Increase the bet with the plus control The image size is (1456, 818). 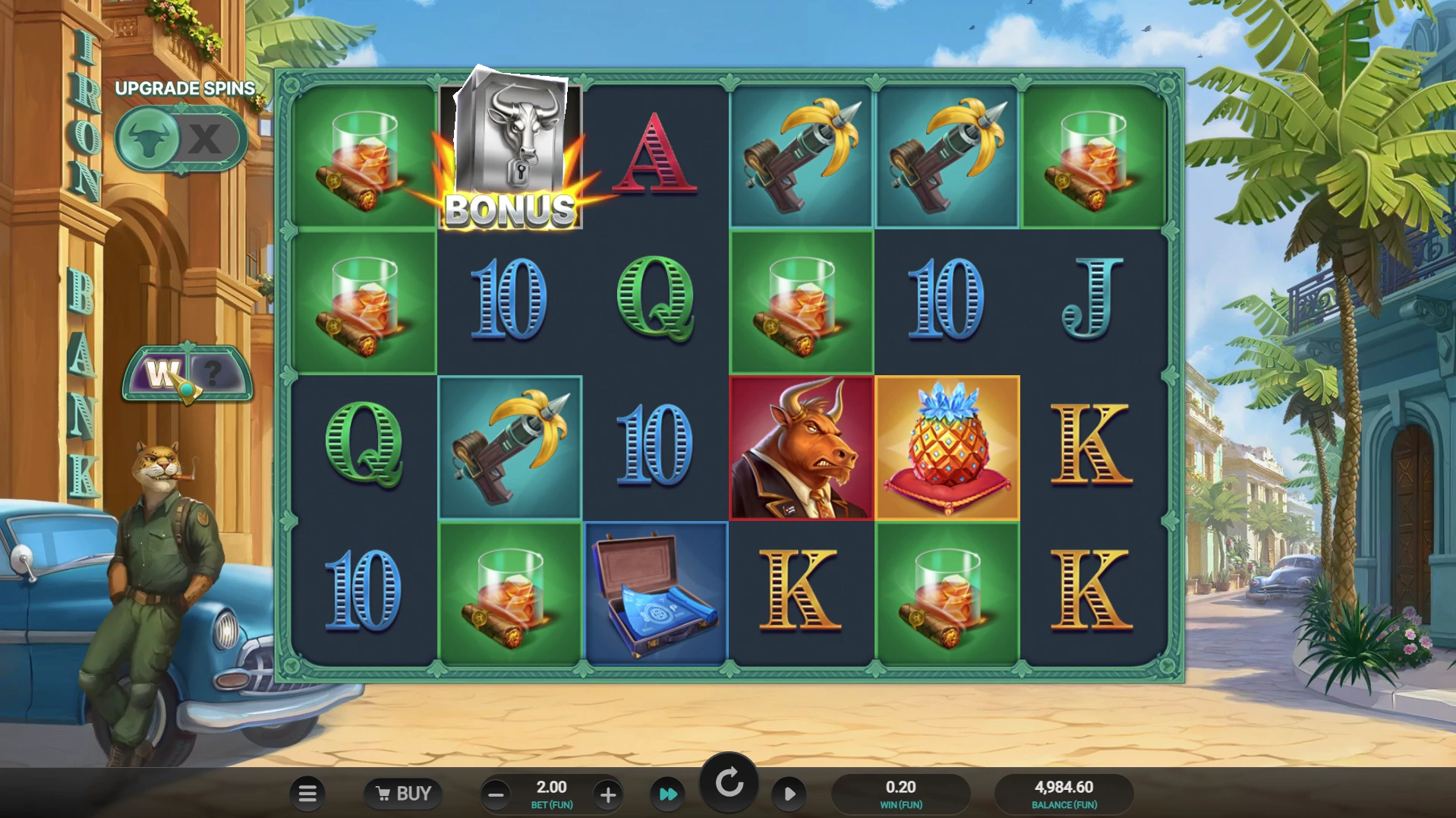(607, 794)
